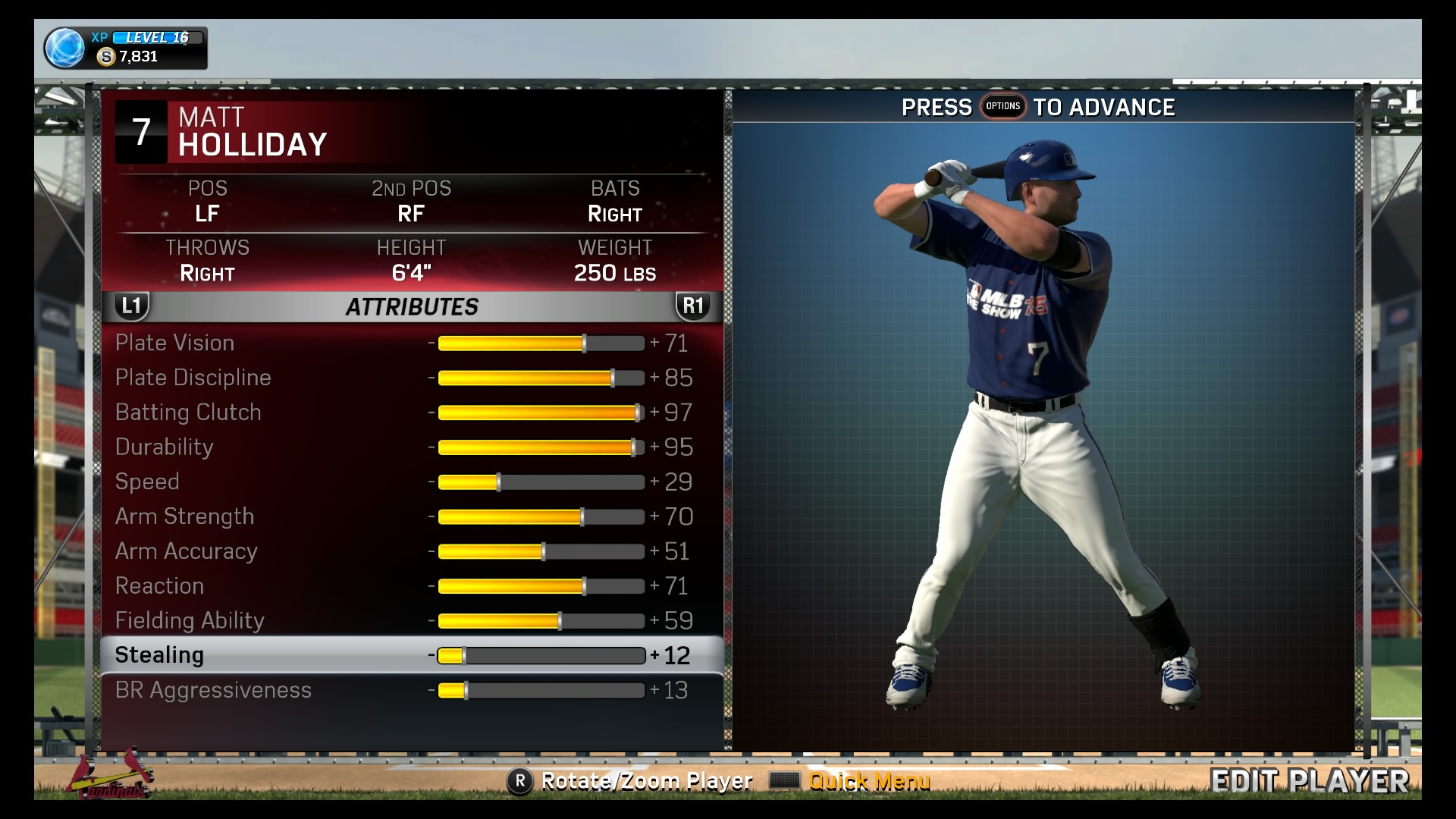Edit the Weight field of 250 lbs
1456x819 pixels.
click(x=615, y=262)
